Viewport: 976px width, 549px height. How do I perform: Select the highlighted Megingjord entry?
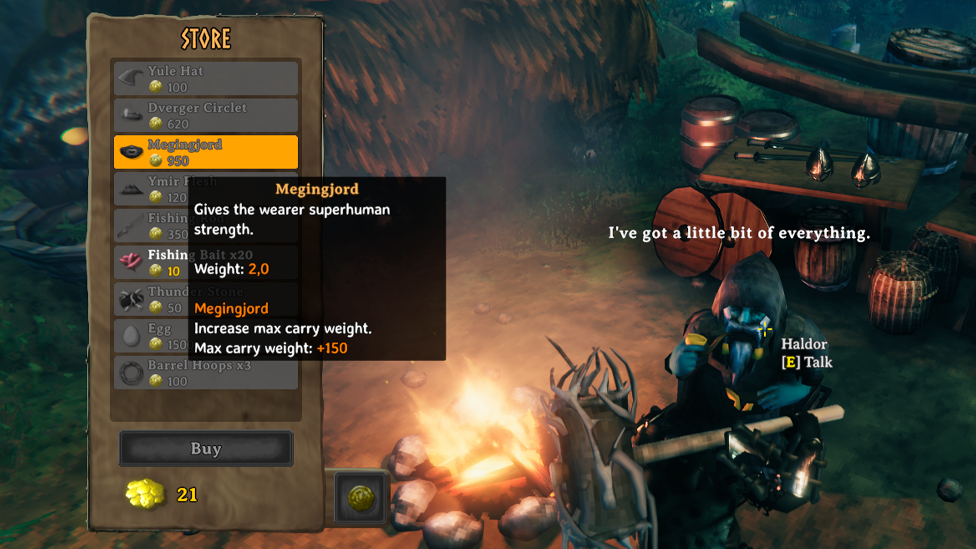[x=205, y=152]
